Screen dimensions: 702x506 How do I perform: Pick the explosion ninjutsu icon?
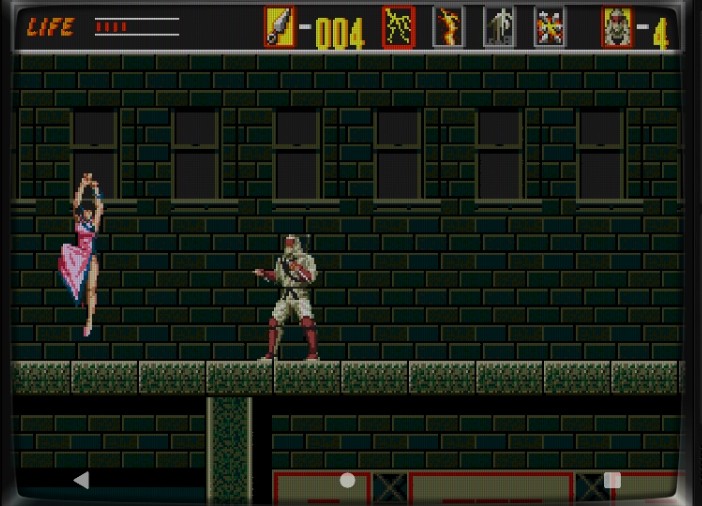[549, 27]
